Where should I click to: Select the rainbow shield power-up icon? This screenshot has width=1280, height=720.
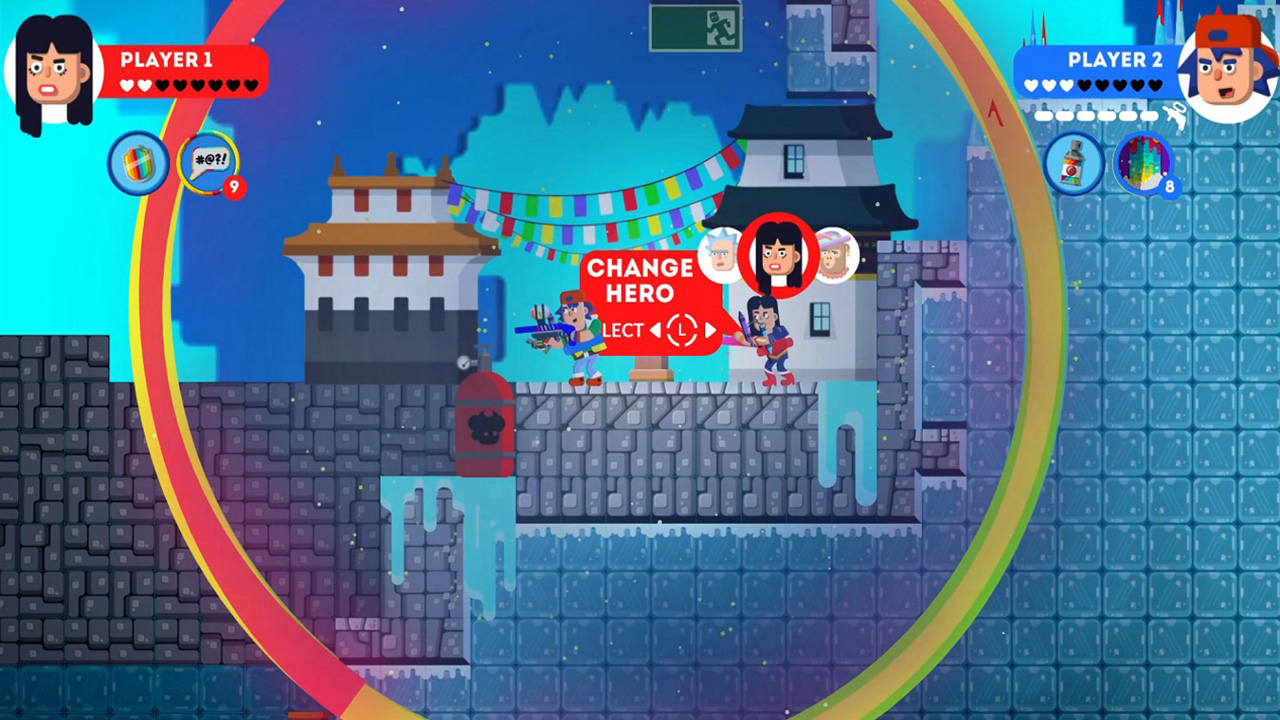click(x=138, y=163)
